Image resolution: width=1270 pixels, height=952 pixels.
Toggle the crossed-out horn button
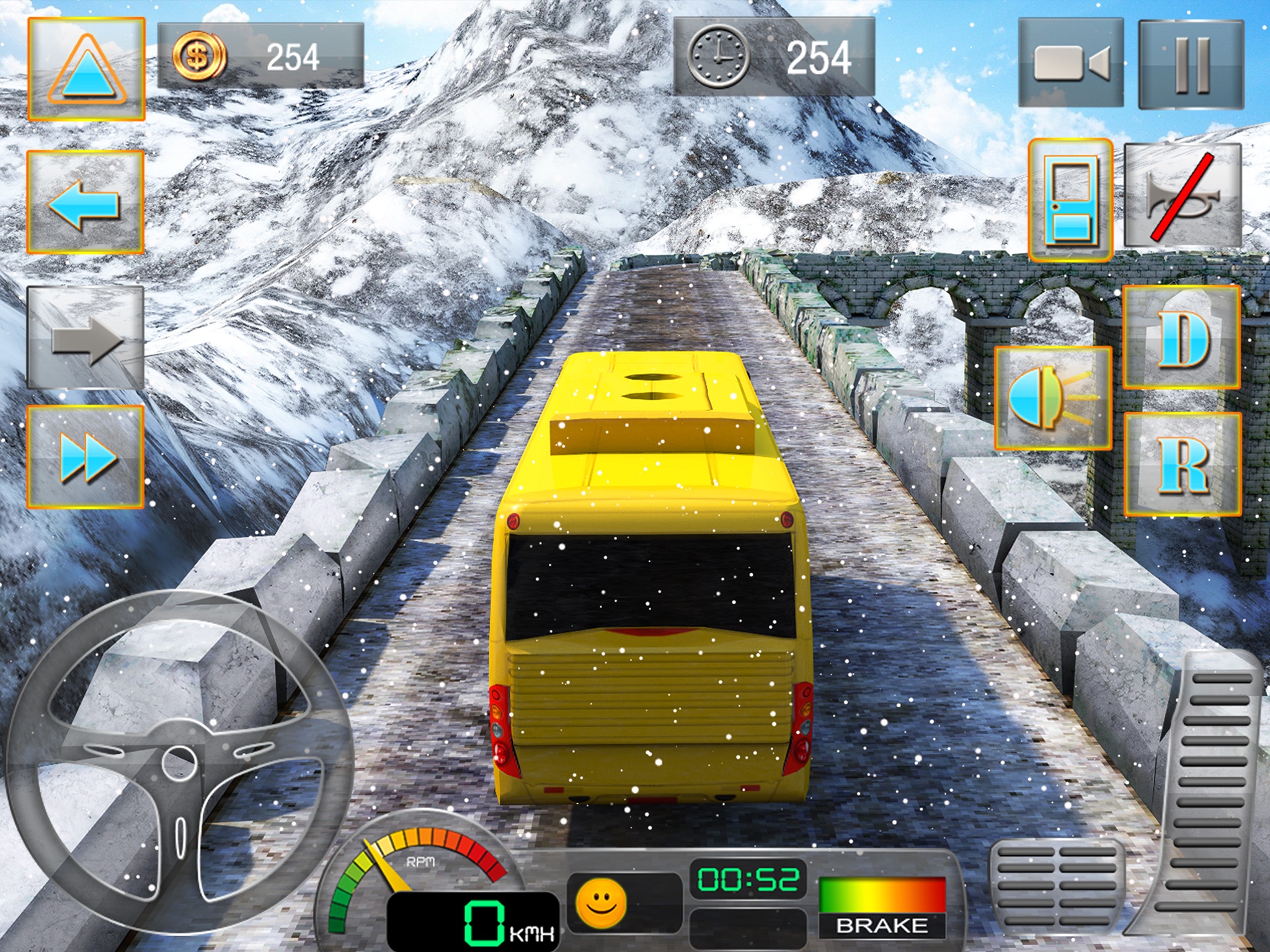pos(1183,196)
